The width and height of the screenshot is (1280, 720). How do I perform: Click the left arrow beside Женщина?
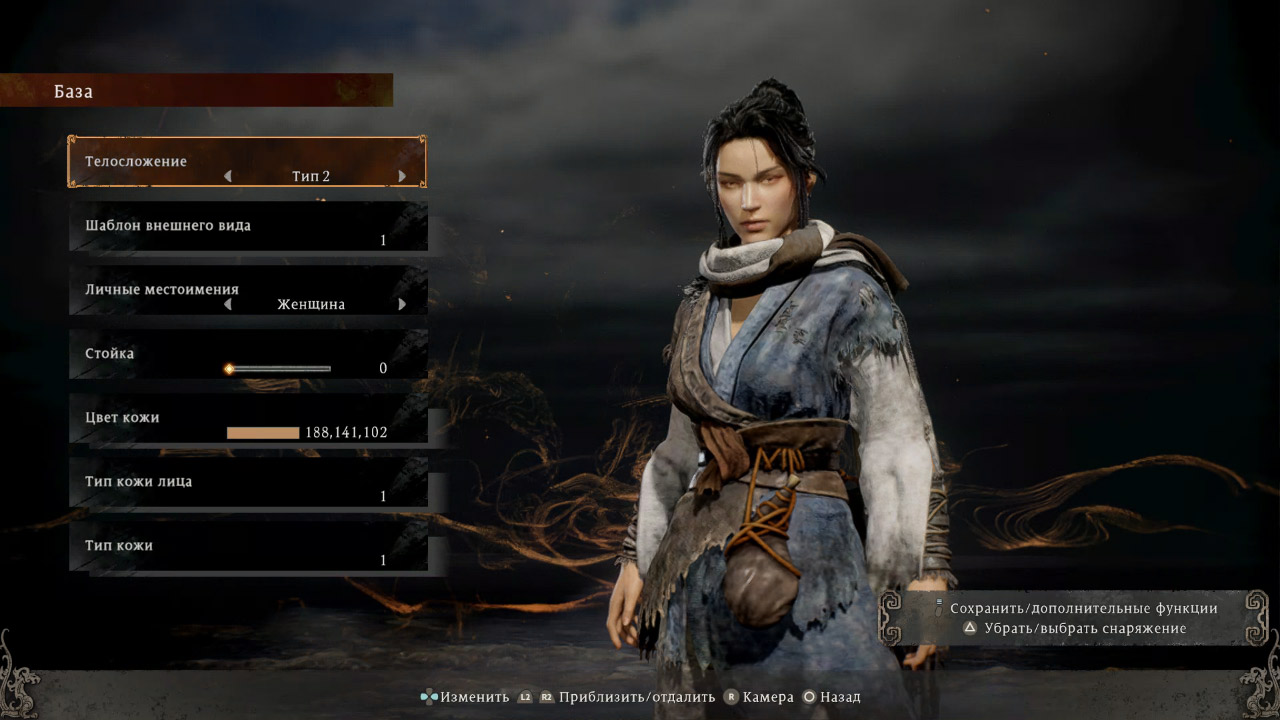click(228, 304)
